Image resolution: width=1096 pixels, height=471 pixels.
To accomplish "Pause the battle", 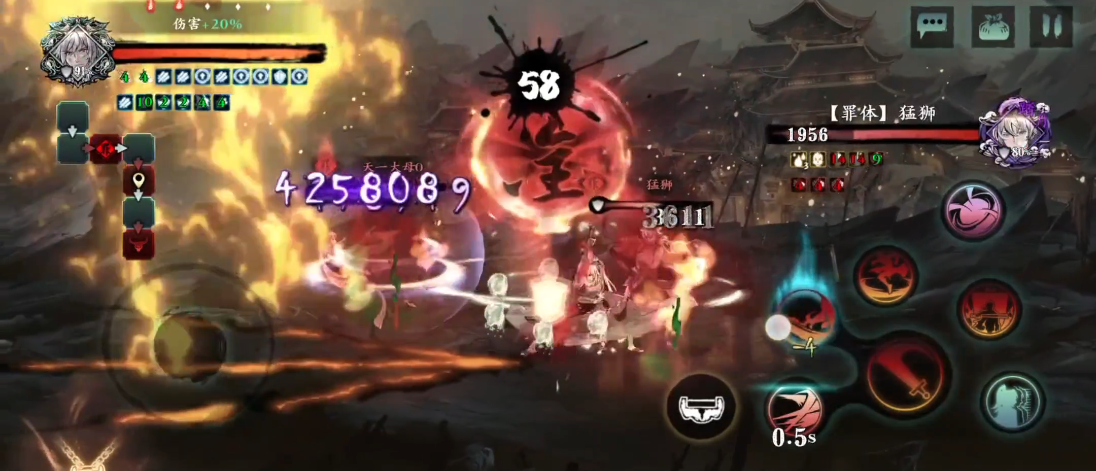I will (1051, 26).
